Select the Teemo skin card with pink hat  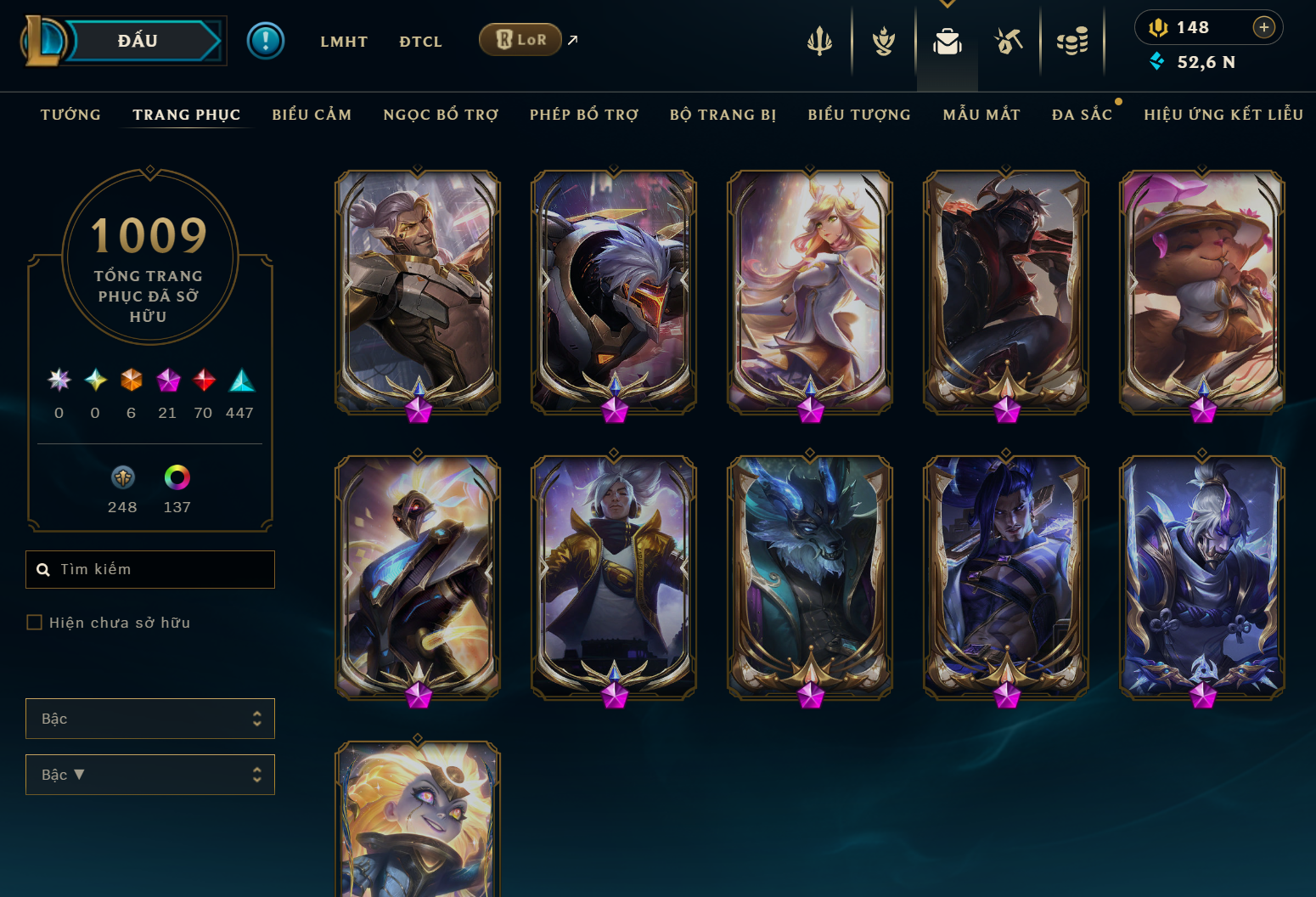tap(1202, 292)
